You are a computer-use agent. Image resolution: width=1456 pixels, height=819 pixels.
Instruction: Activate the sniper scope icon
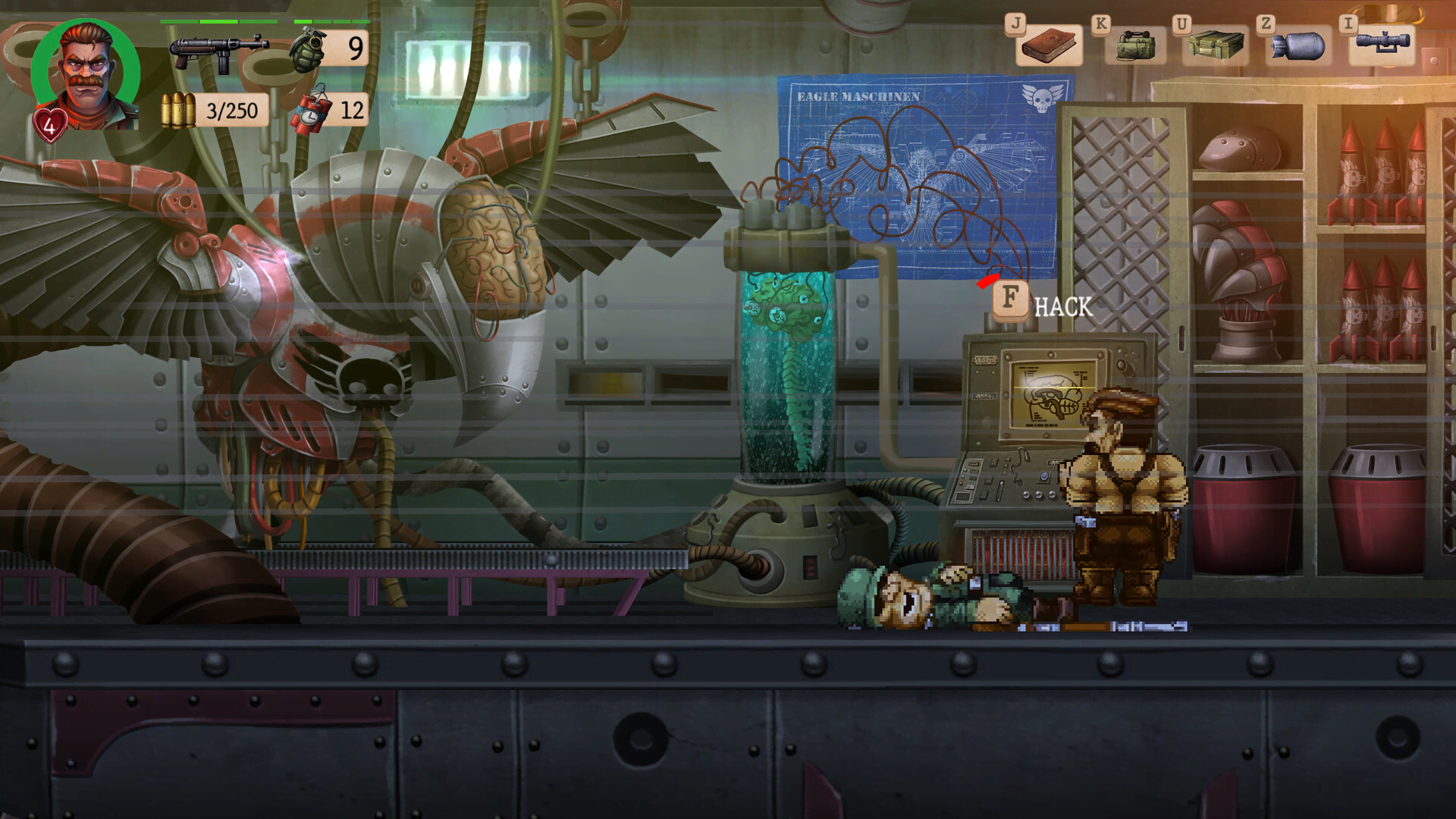[x=1382, y=43]
